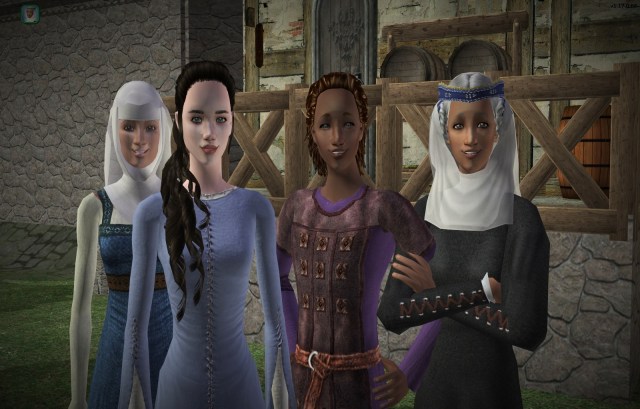Image resolution: width=640 pixels, height=409 pixels.
Task: Click the small portrait icon in the corner
Action: 30,14
